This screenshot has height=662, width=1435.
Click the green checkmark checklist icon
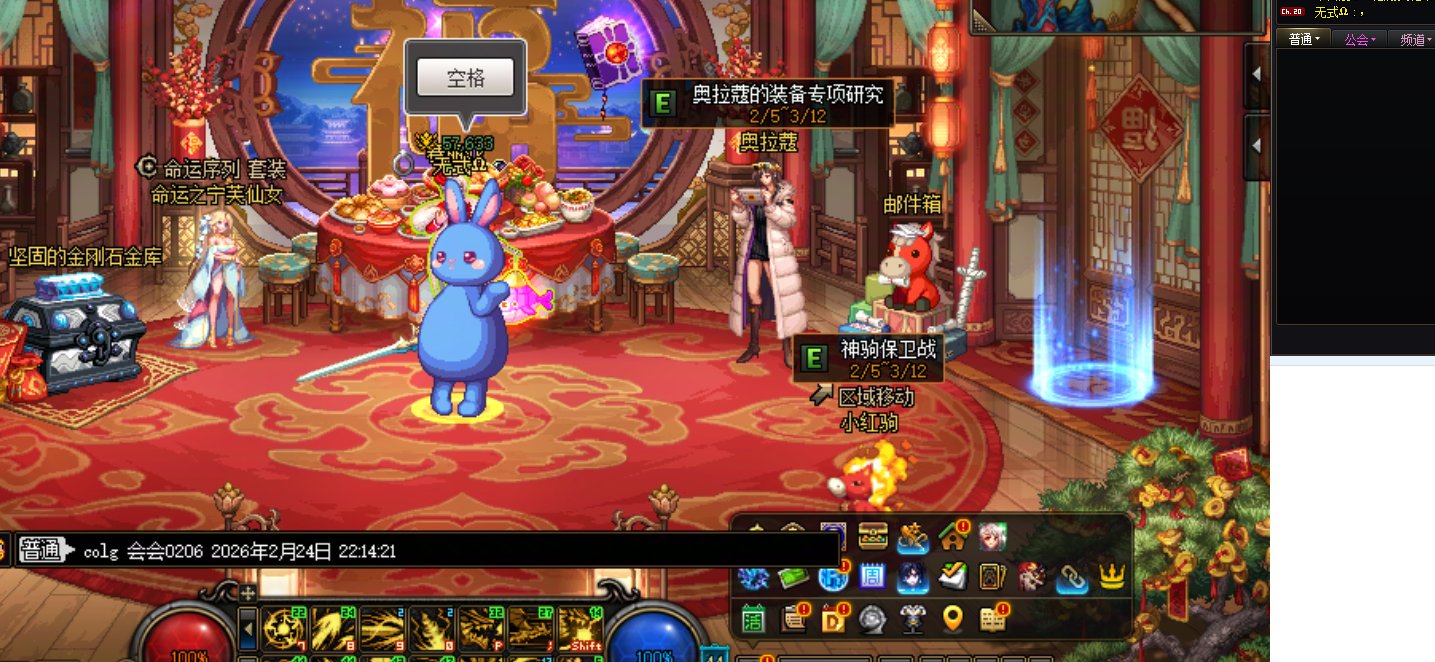(953, 577)
